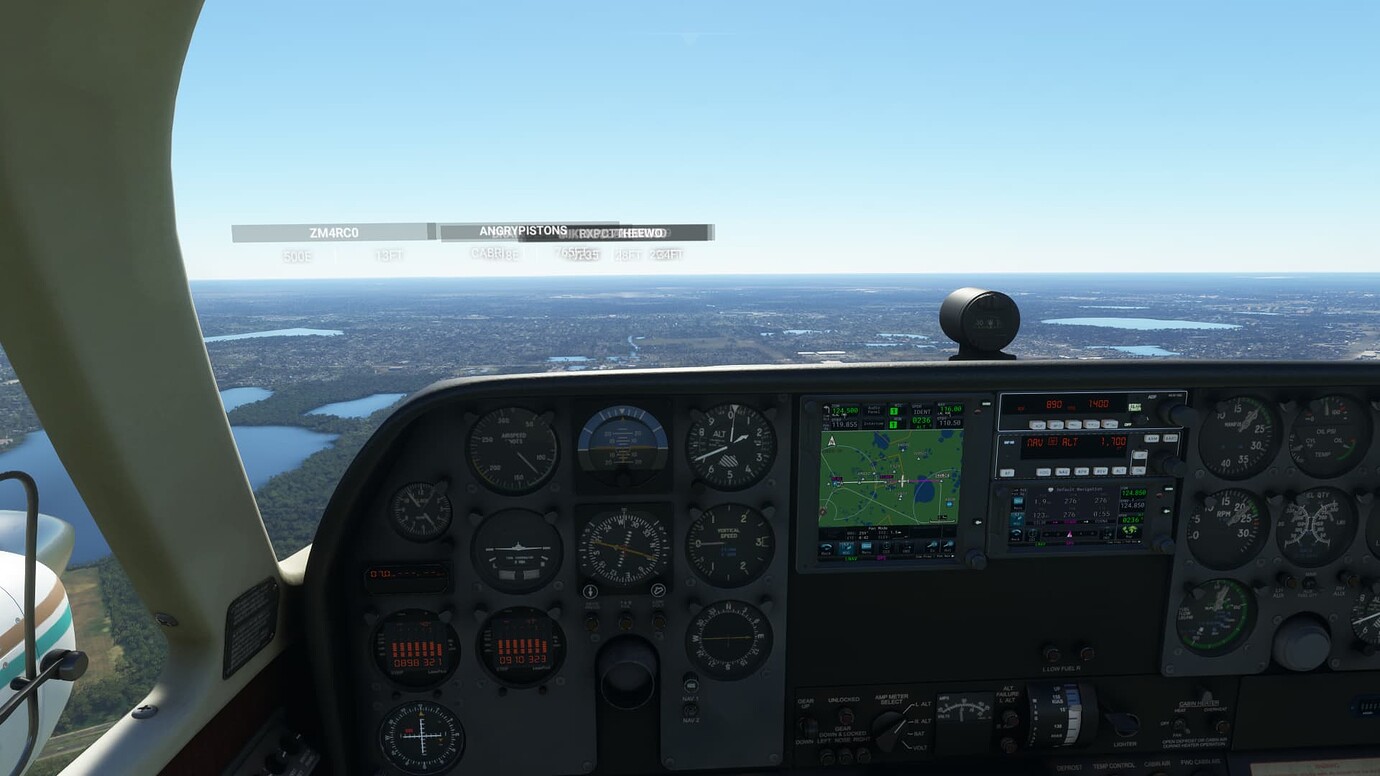This screenshot has width=1380, height=776.
Task: Click the cigarette lighter on the lower panel
Action: [x=1125, y=722]
